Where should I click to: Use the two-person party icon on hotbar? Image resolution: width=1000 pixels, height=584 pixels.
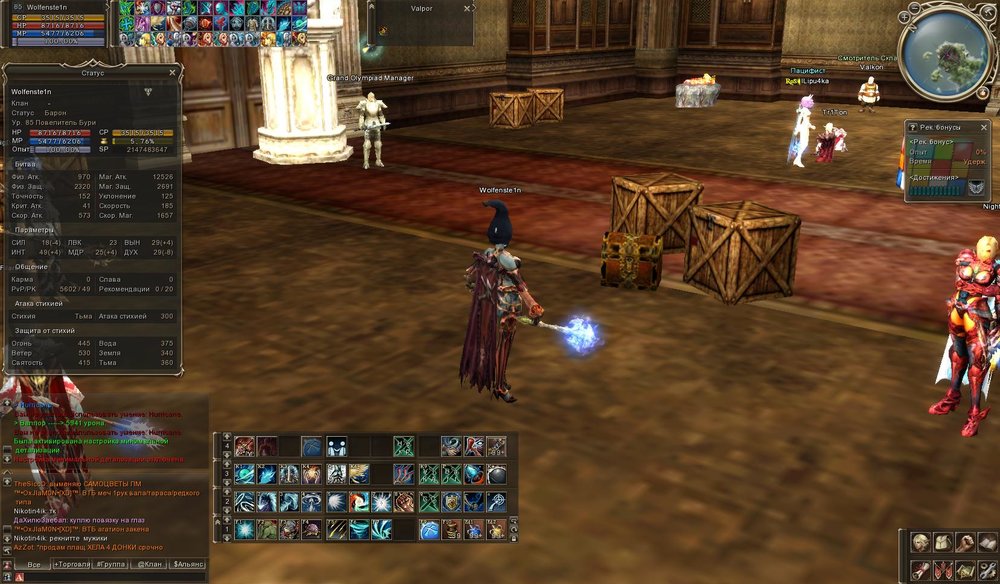tap(336, 446)
